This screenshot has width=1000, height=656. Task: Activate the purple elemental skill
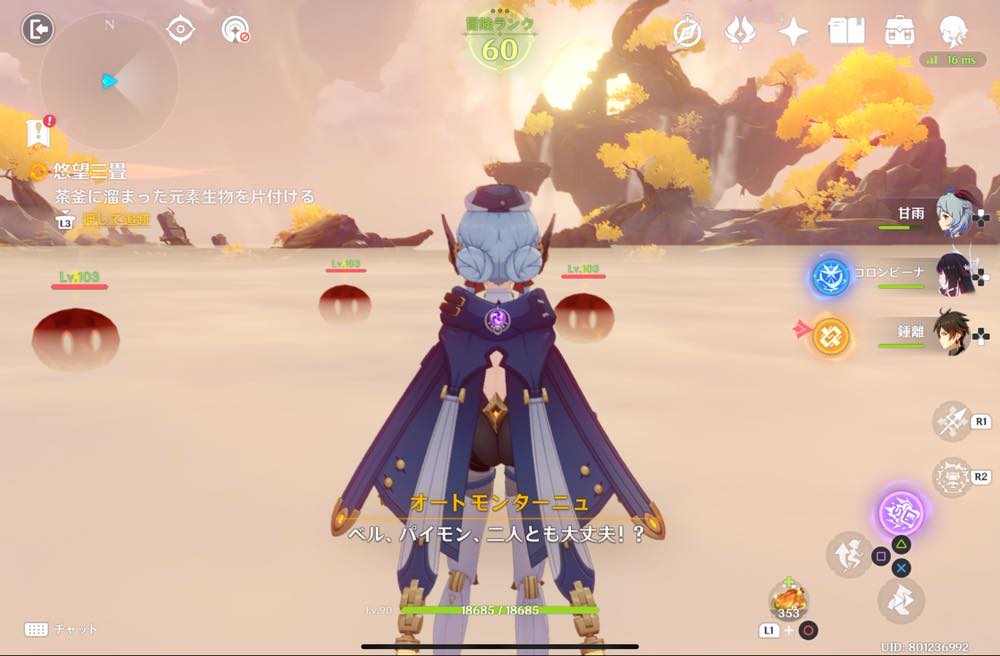pos(901,513)
